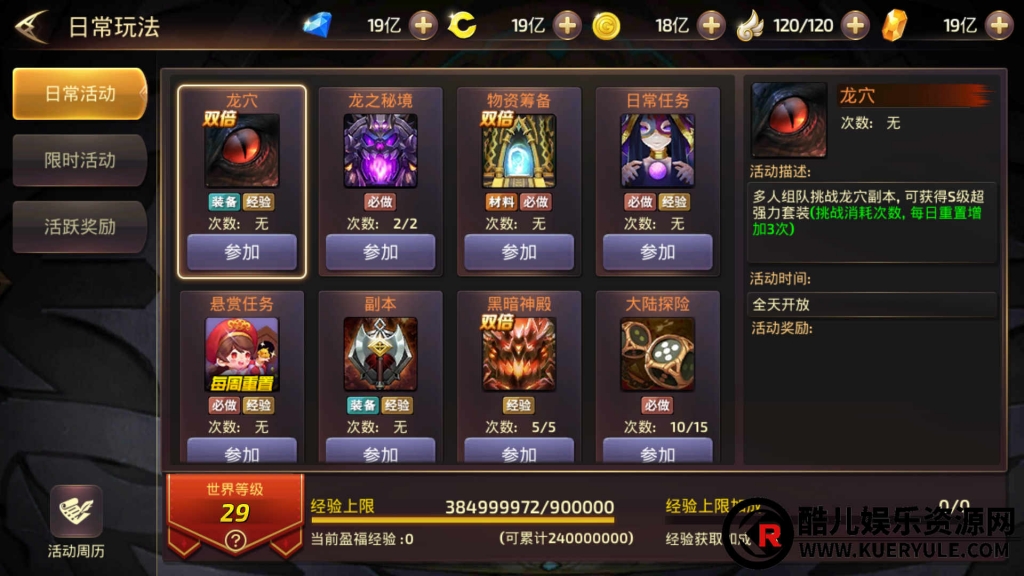Open the 活跃奖励 tab
Viewport: 1024px width, 576px height.
80,227
